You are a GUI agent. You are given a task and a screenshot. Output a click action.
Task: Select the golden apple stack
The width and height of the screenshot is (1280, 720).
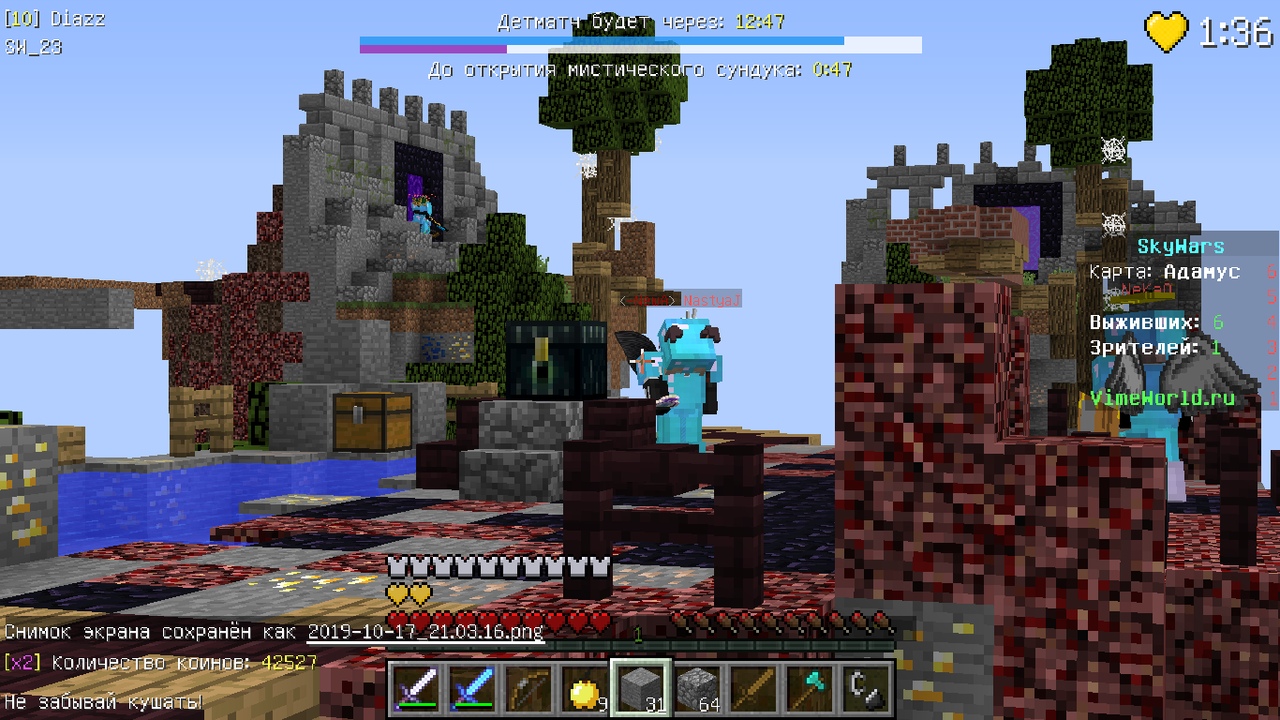[582, 688]
